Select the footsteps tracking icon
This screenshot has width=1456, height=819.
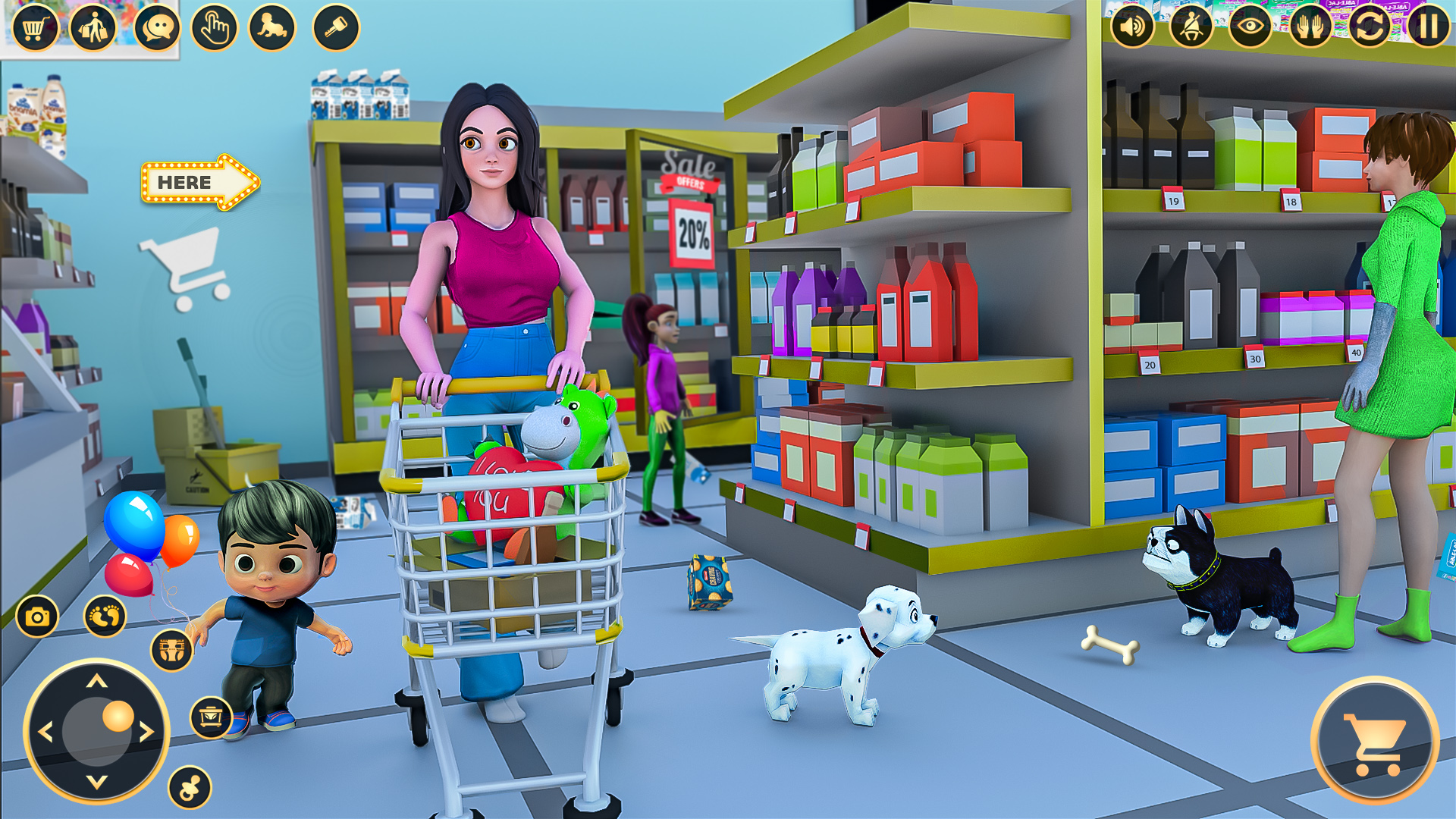coord(106,617)
